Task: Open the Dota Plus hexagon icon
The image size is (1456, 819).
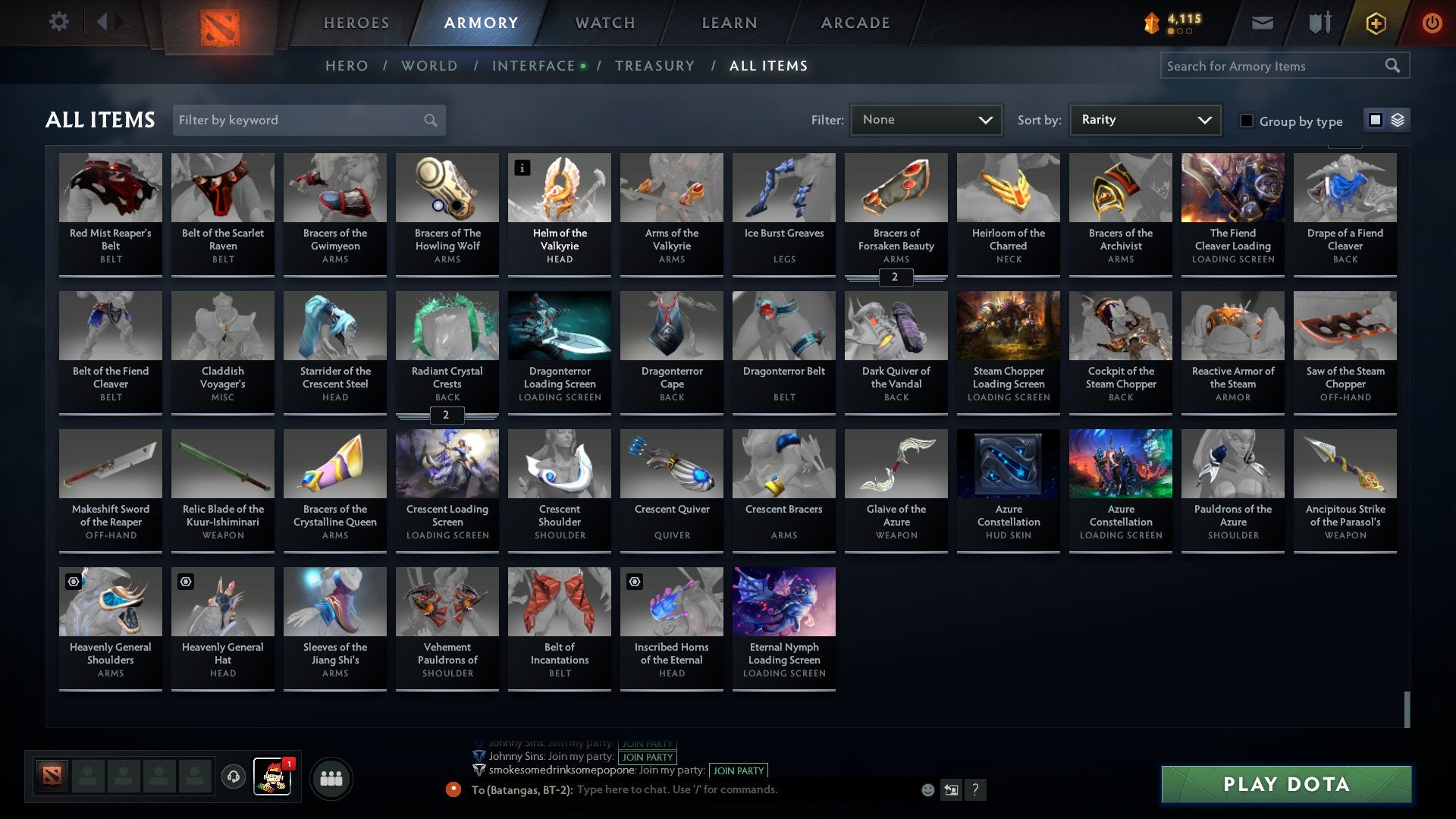Action: 1375,23
